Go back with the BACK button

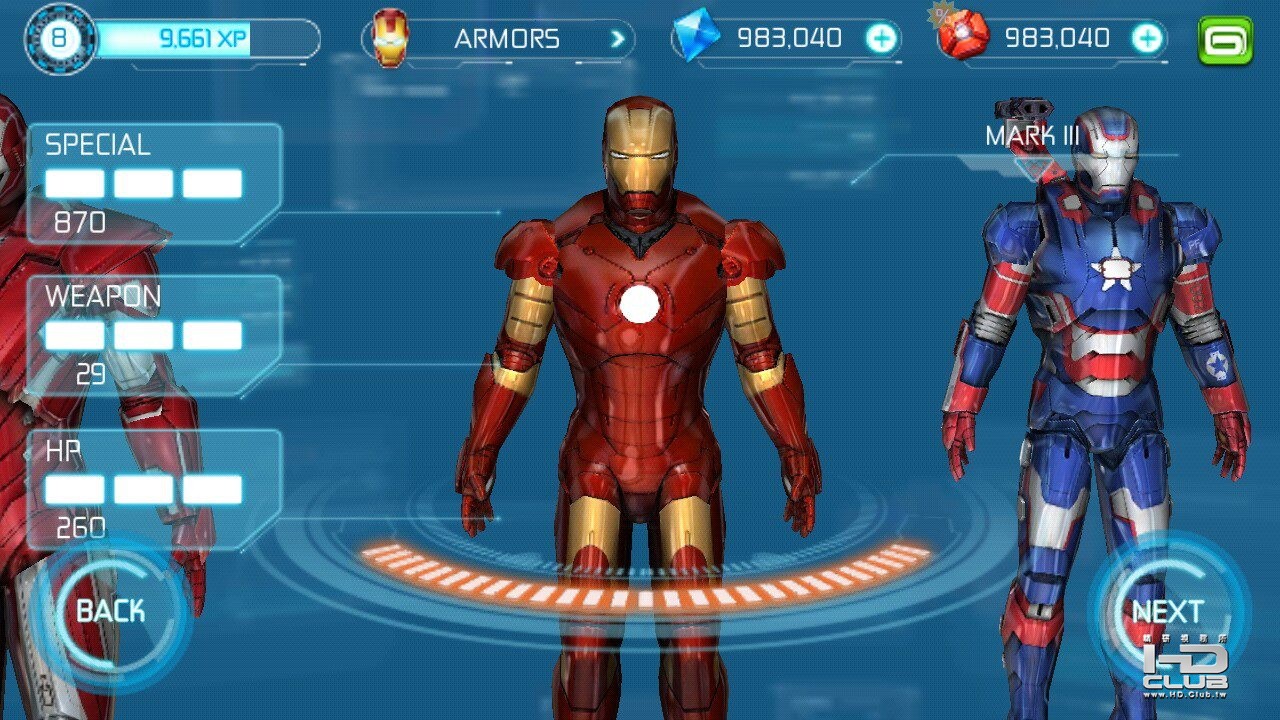110,611
